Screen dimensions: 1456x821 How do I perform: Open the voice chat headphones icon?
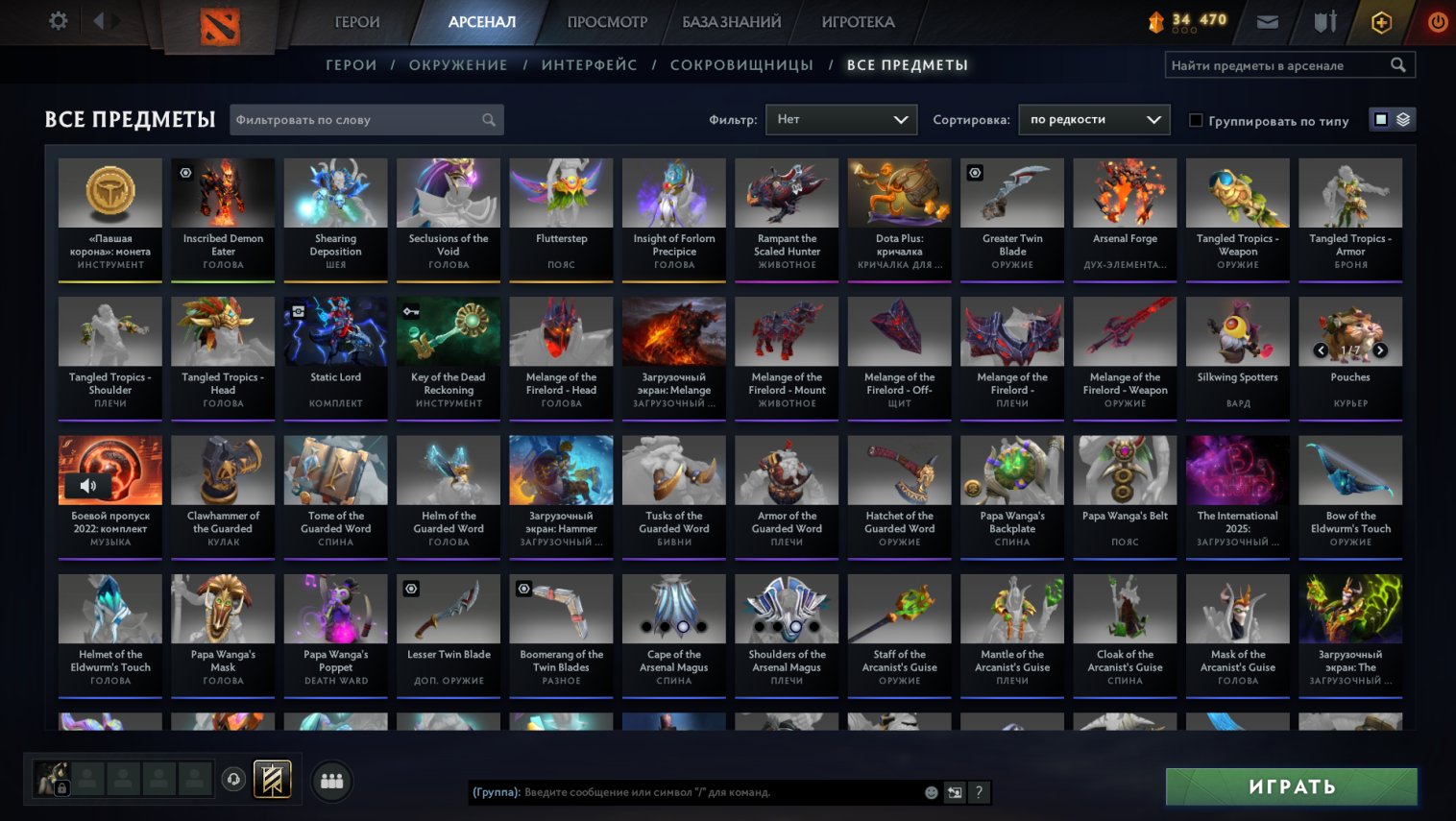tap(233, 780)
